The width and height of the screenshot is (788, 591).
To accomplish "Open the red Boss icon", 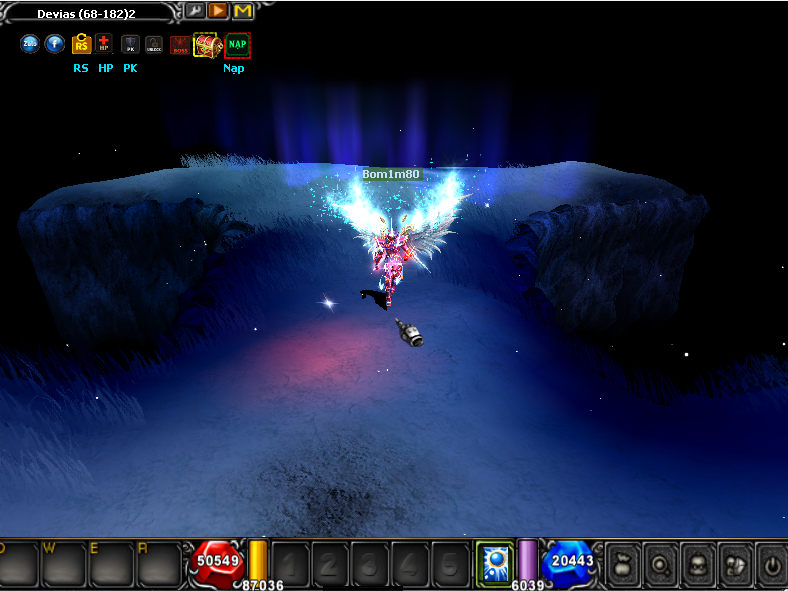I will click(180, 45).
